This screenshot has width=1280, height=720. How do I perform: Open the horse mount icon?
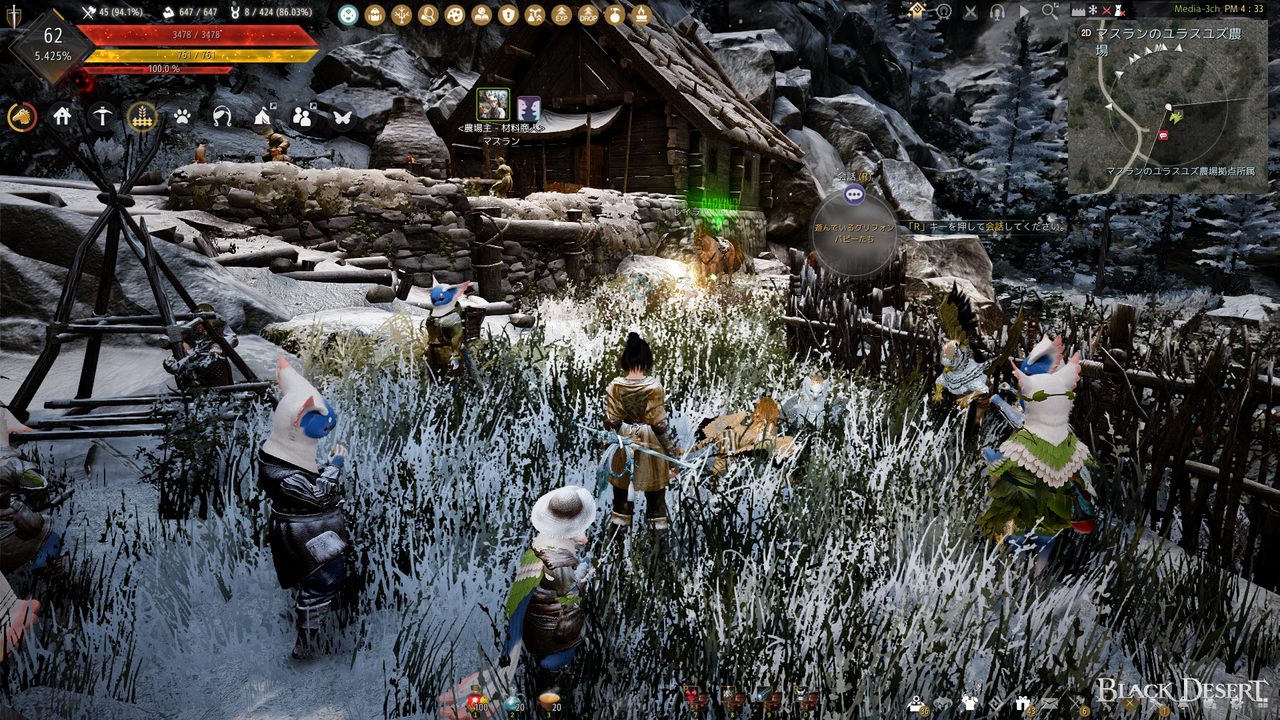[22, 117]
